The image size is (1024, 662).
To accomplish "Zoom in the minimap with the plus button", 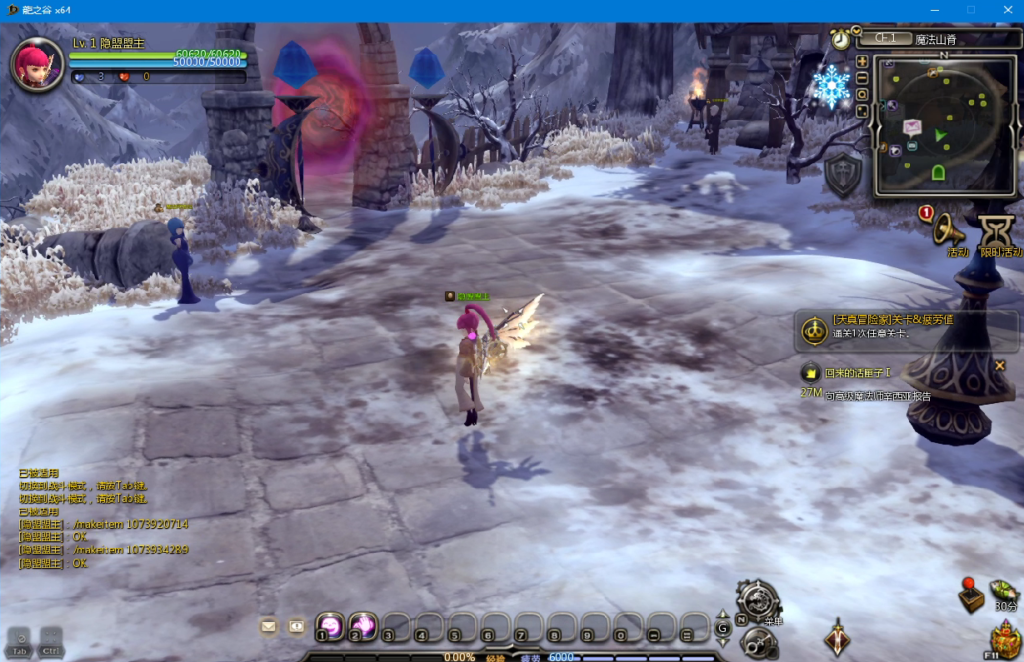I will point(862,62).
